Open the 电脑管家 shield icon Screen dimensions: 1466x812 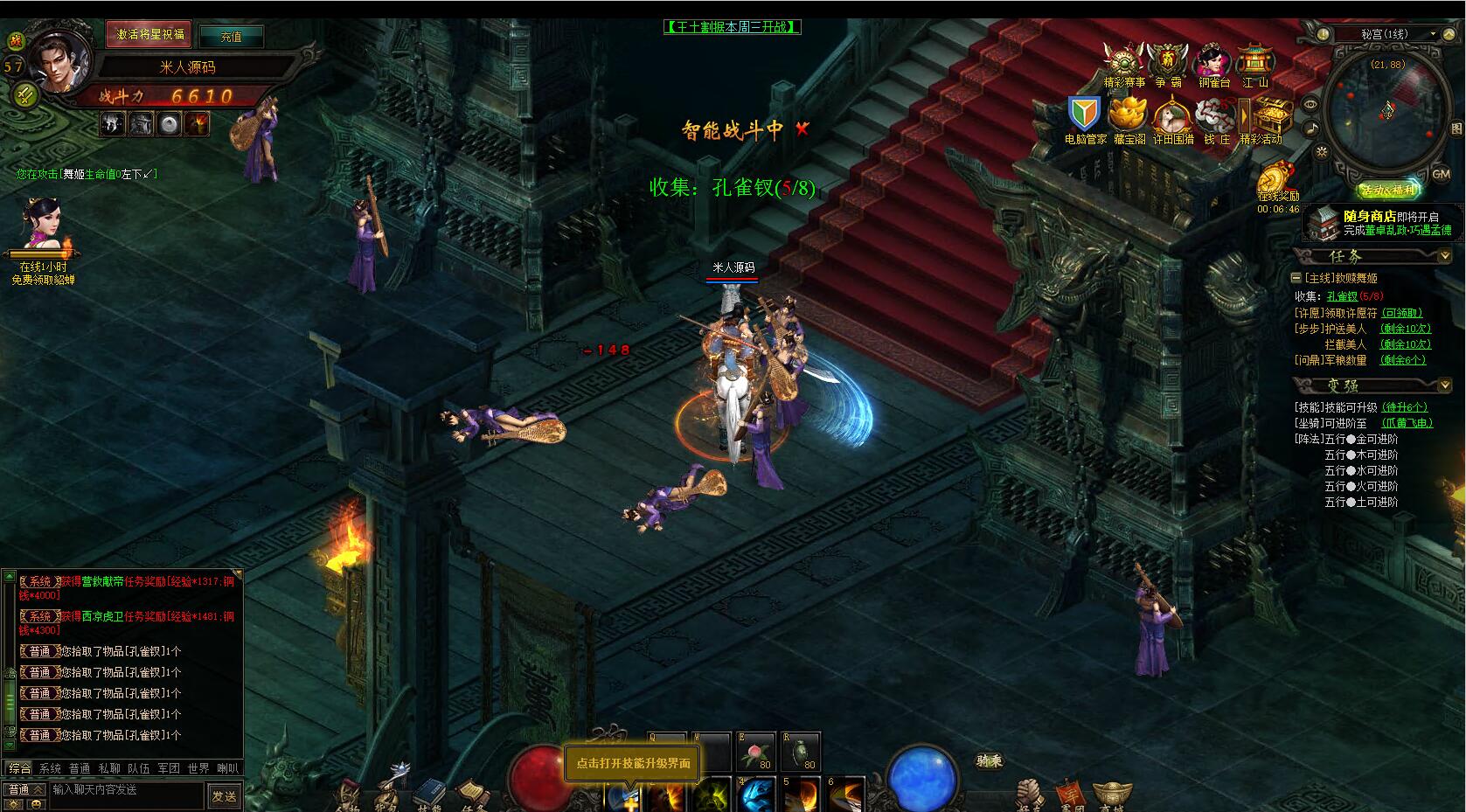(1085, 115)
